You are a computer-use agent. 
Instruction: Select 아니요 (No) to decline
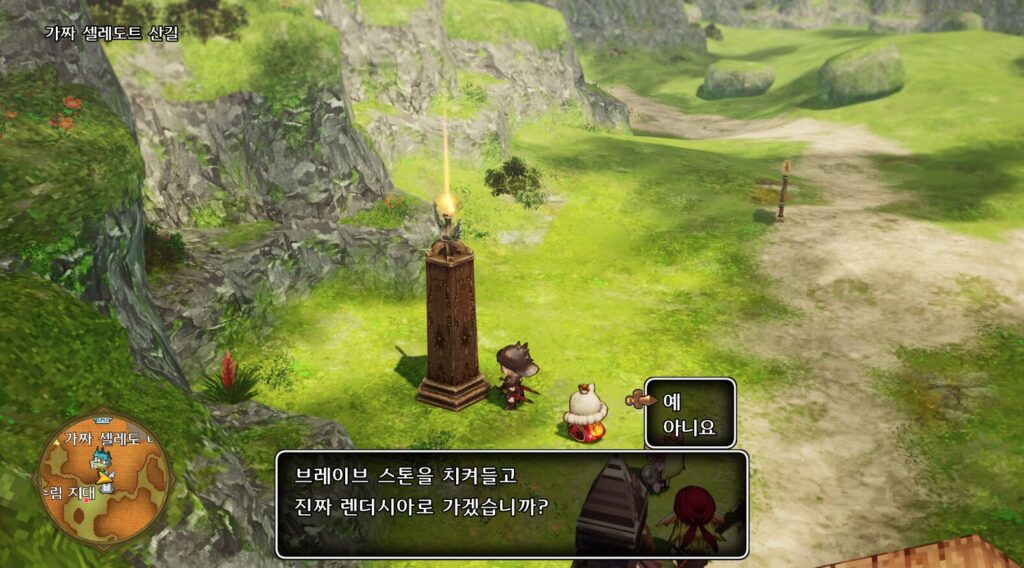(687, 428)
